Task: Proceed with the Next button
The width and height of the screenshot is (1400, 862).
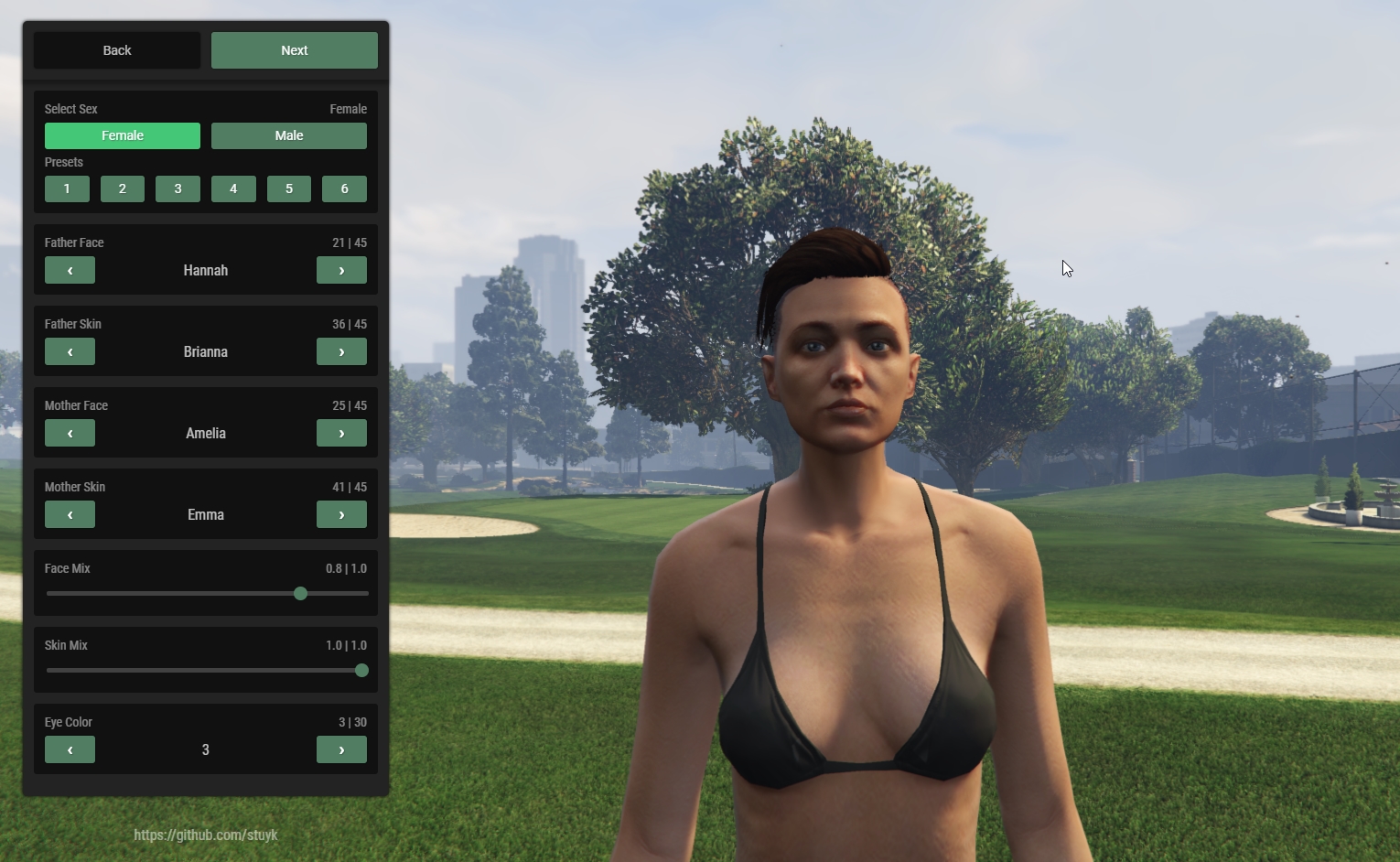Action: [294, 50]
